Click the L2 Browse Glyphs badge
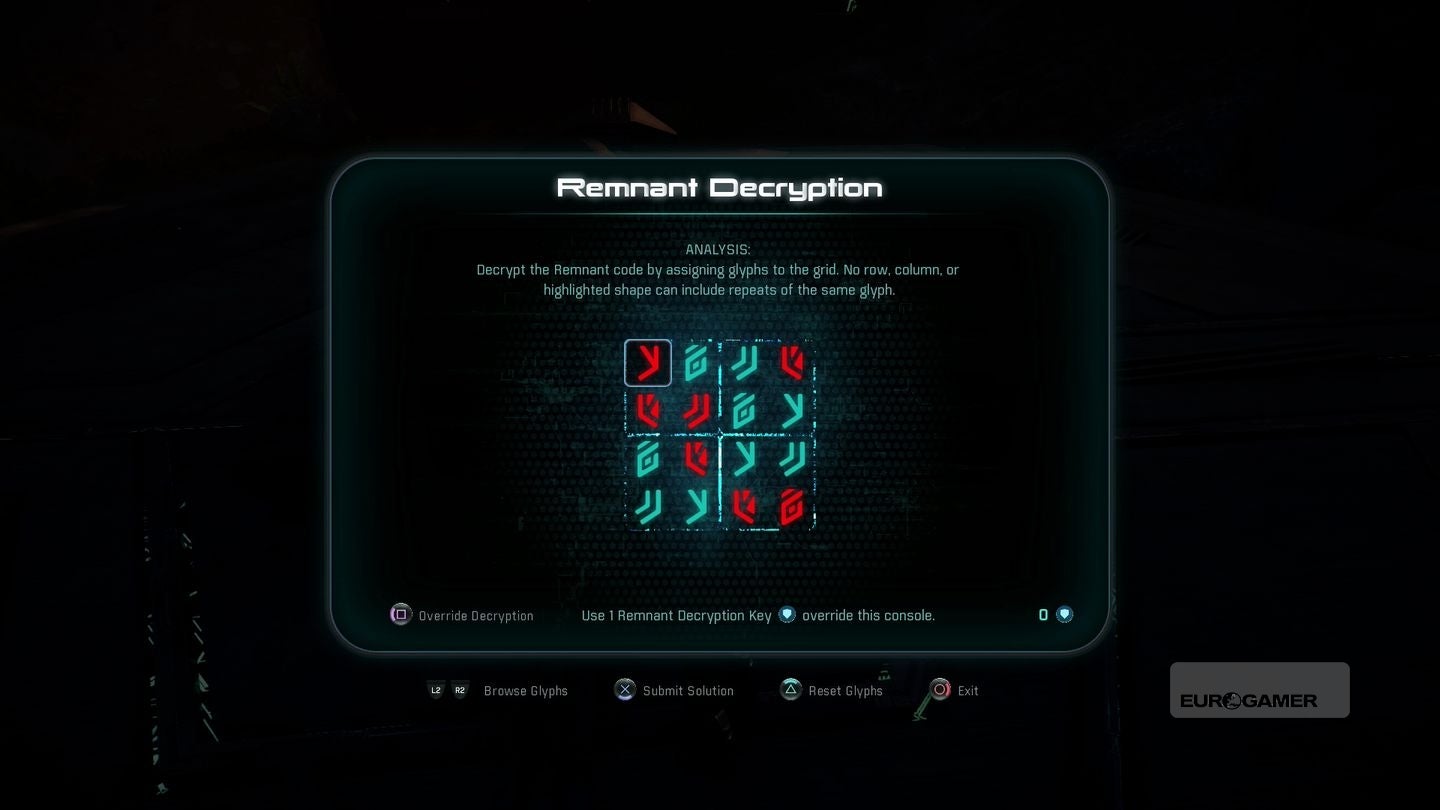This screenshot has width=1440, height=810. tap(437, 690)
